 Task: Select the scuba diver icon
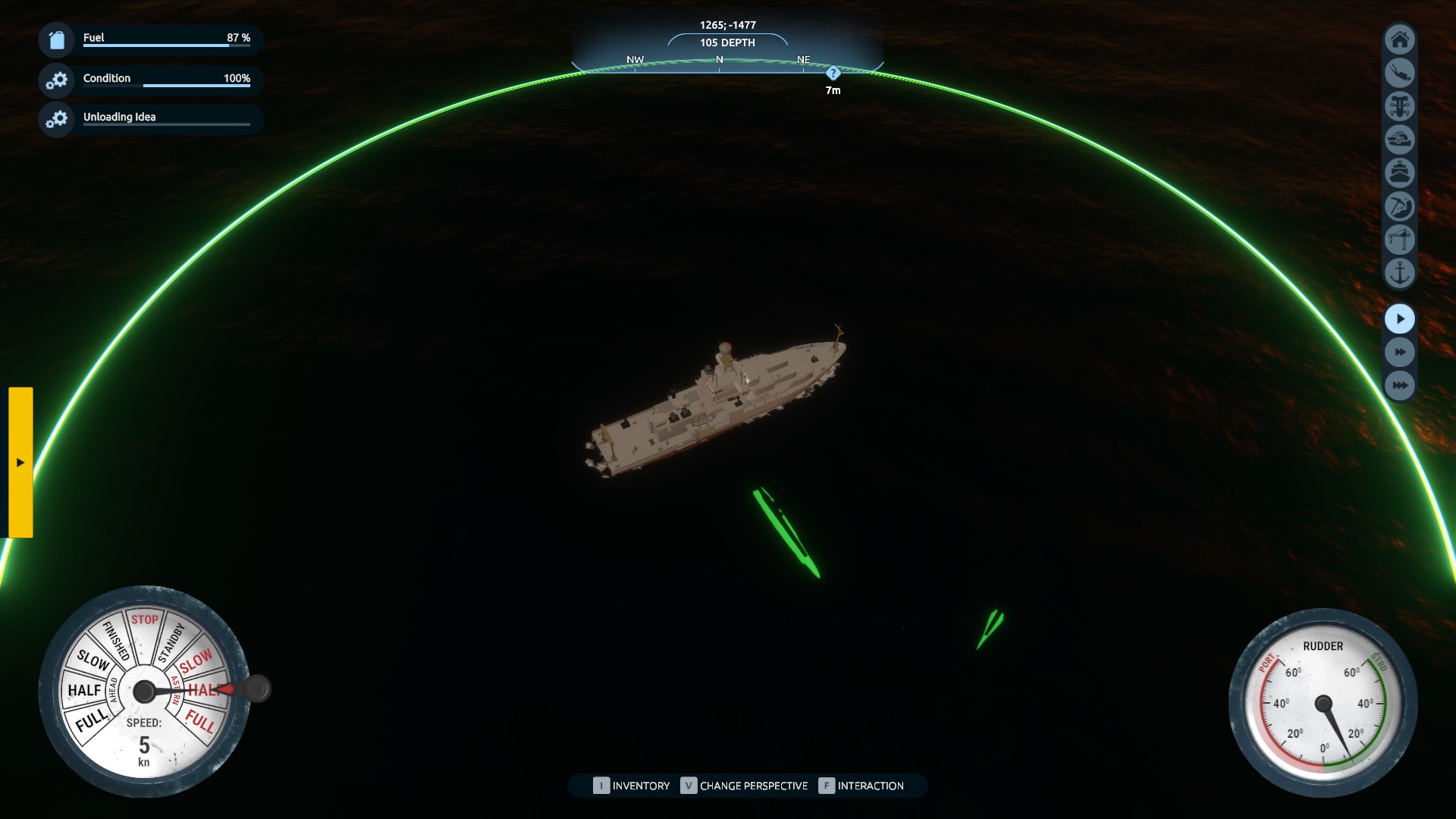point(1399,73)
